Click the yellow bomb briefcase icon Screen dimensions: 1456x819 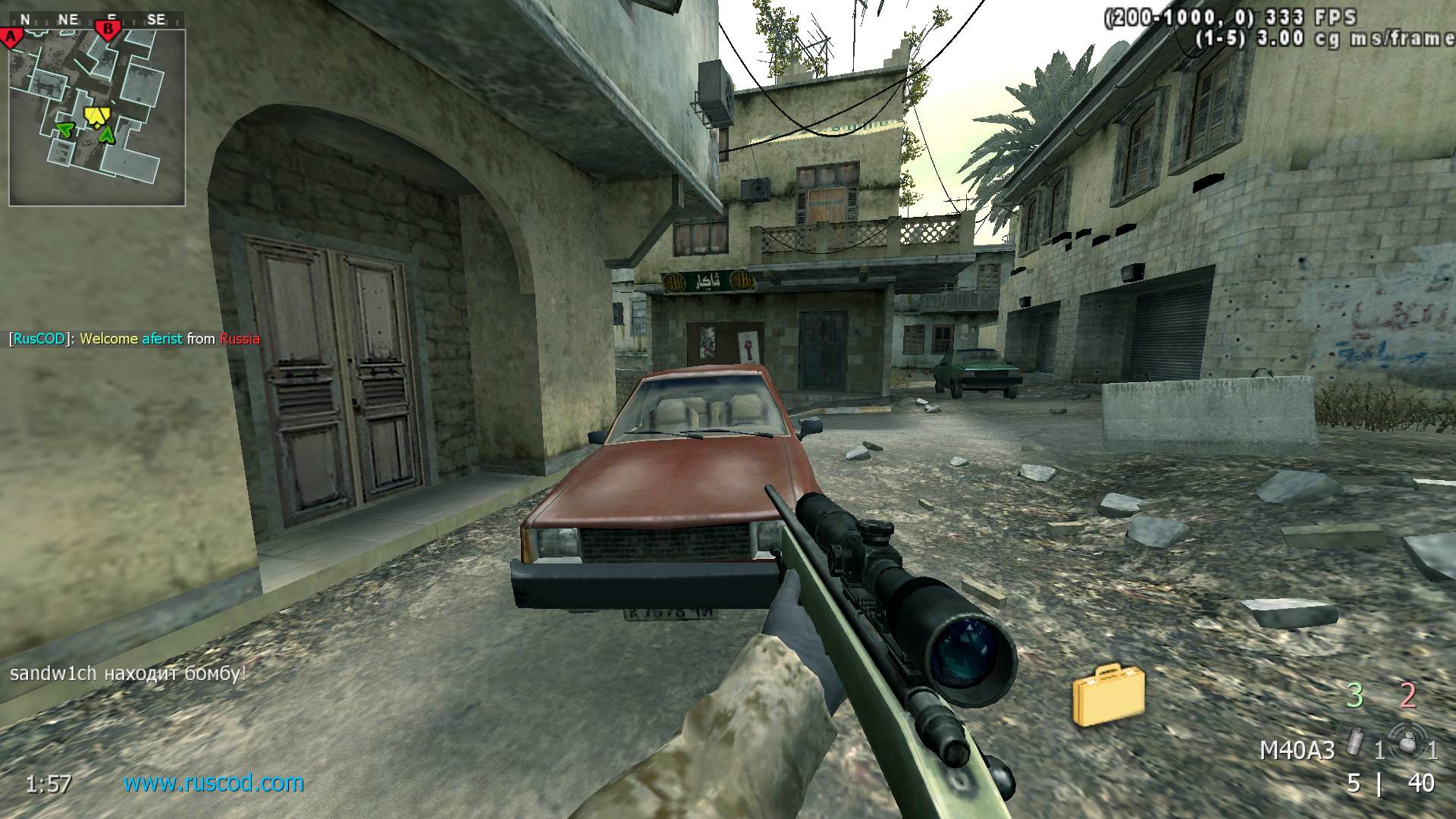(x=1108, y=694)
